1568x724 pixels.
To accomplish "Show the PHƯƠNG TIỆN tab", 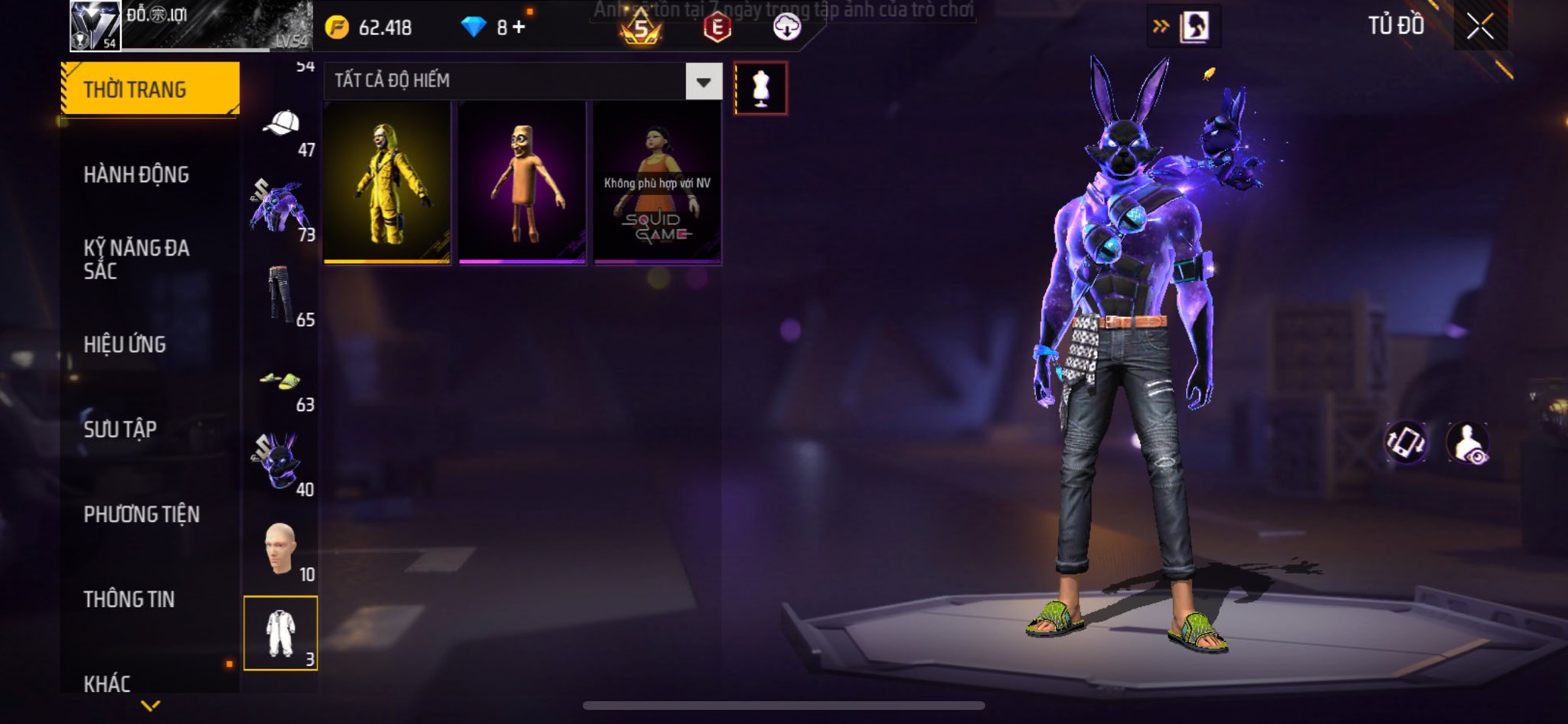I will point(142,514).
